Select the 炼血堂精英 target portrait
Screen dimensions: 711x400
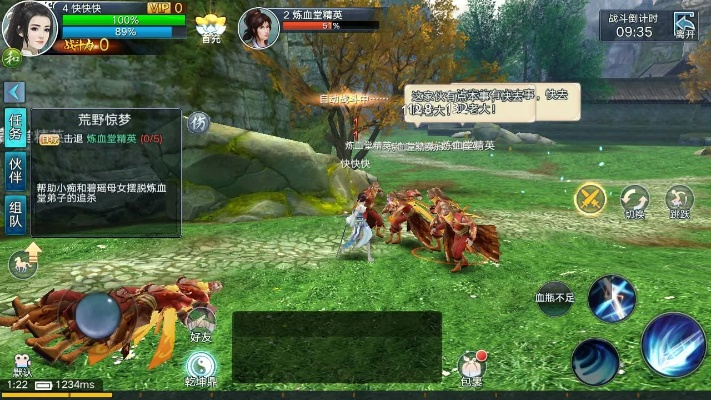point(259,28)
